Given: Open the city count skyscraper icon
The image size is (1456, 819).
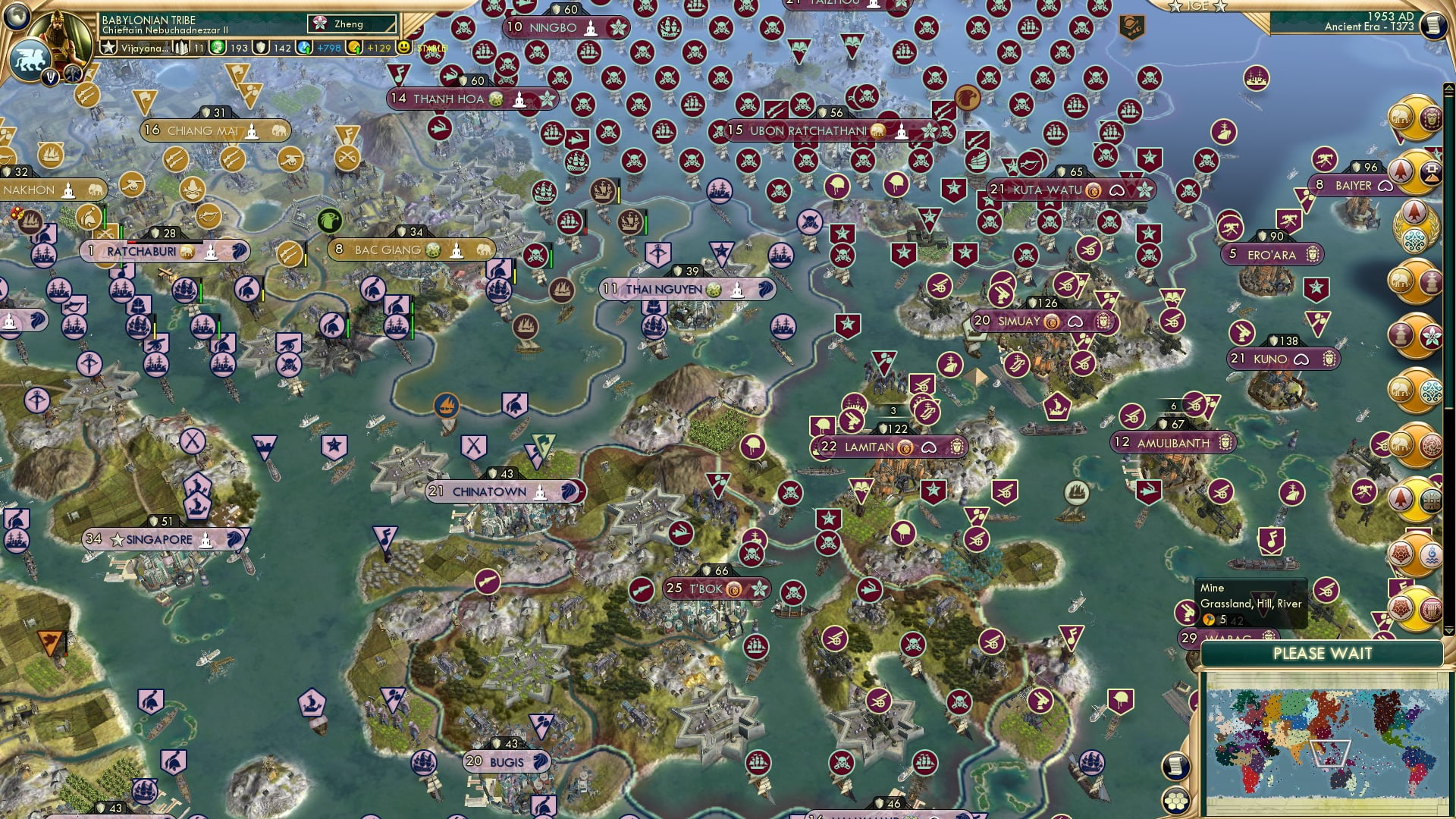Looking at the screenshot, I should (182, 48).
